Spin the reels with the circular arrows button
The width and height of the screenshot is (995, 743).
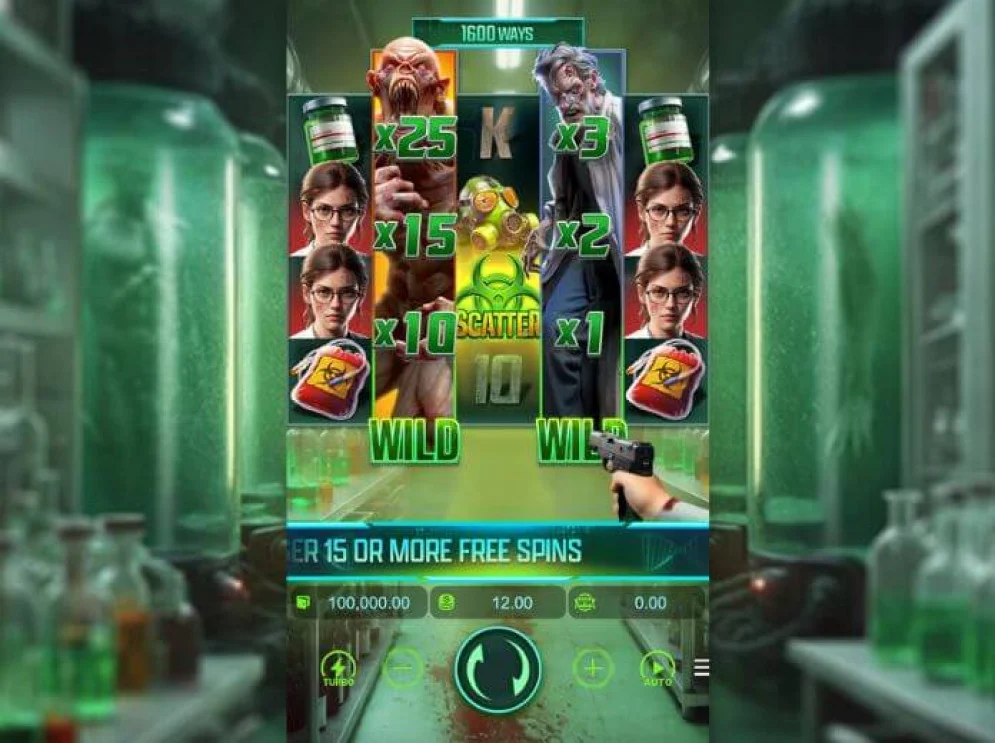point(497,669)
